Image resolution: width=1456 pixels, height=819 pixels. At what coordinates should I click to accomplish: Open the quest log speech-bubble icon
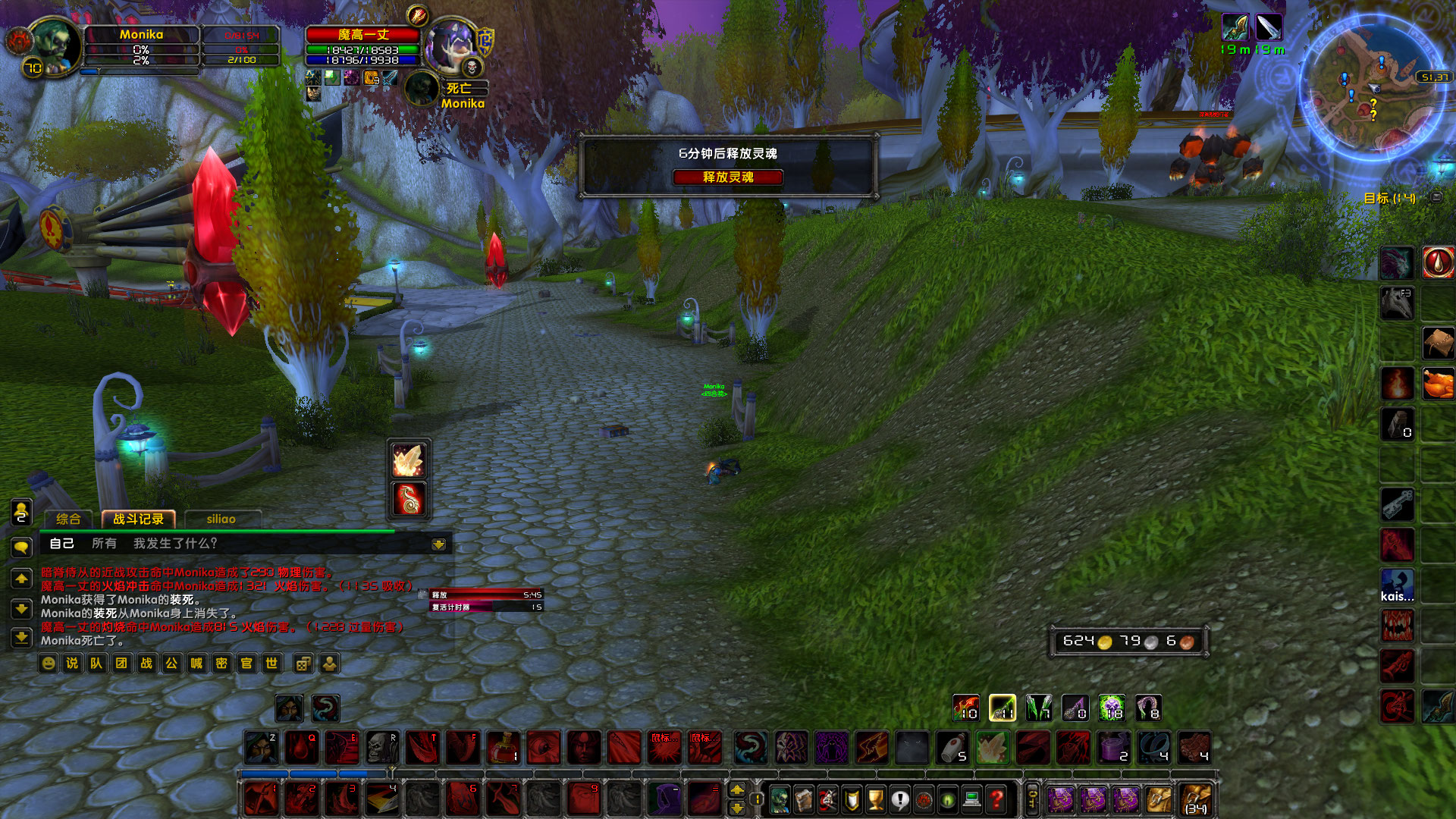[899, 798]
